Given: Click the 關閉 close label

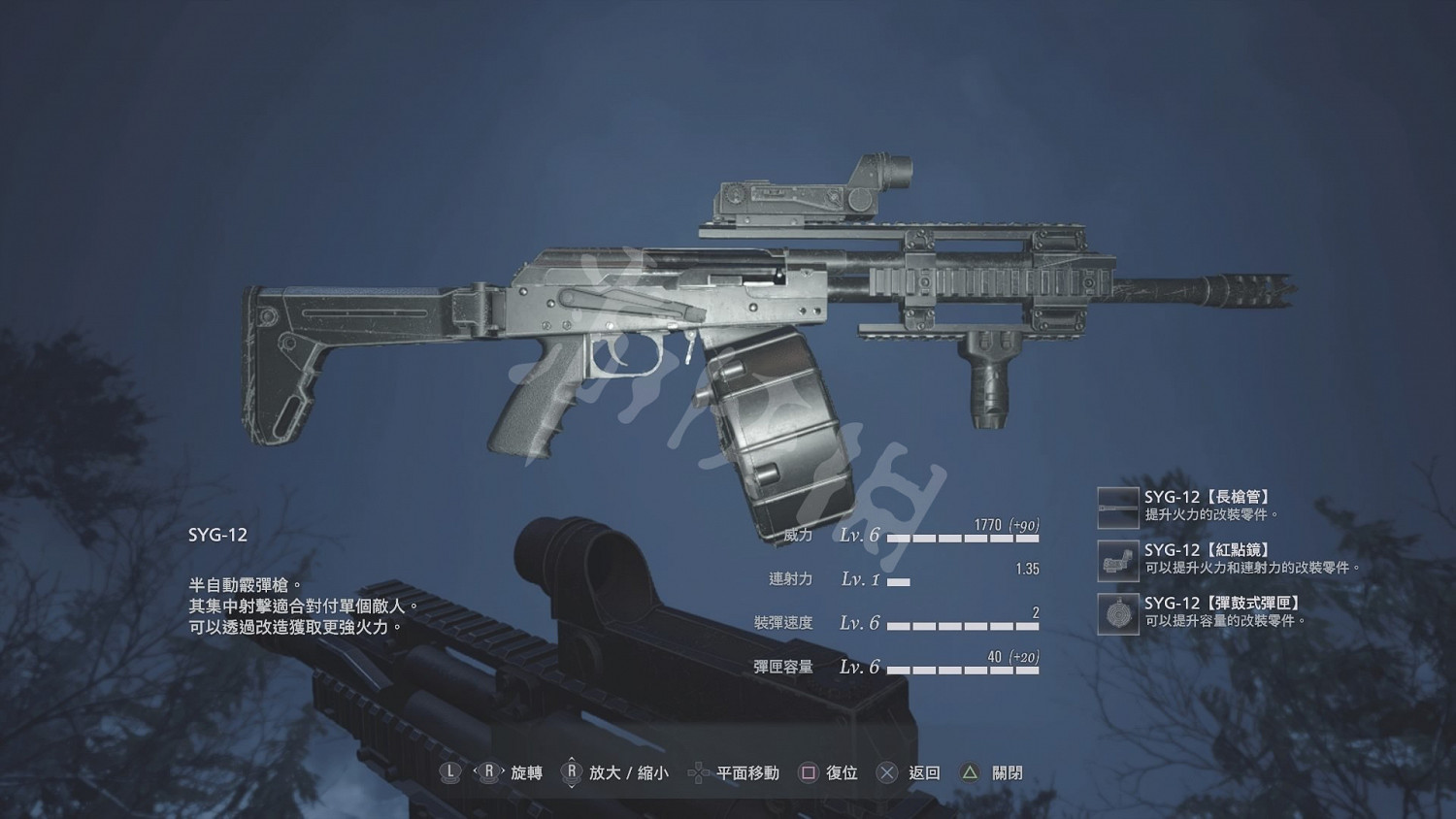Looking at the screenshot, I should [1005, 773].
